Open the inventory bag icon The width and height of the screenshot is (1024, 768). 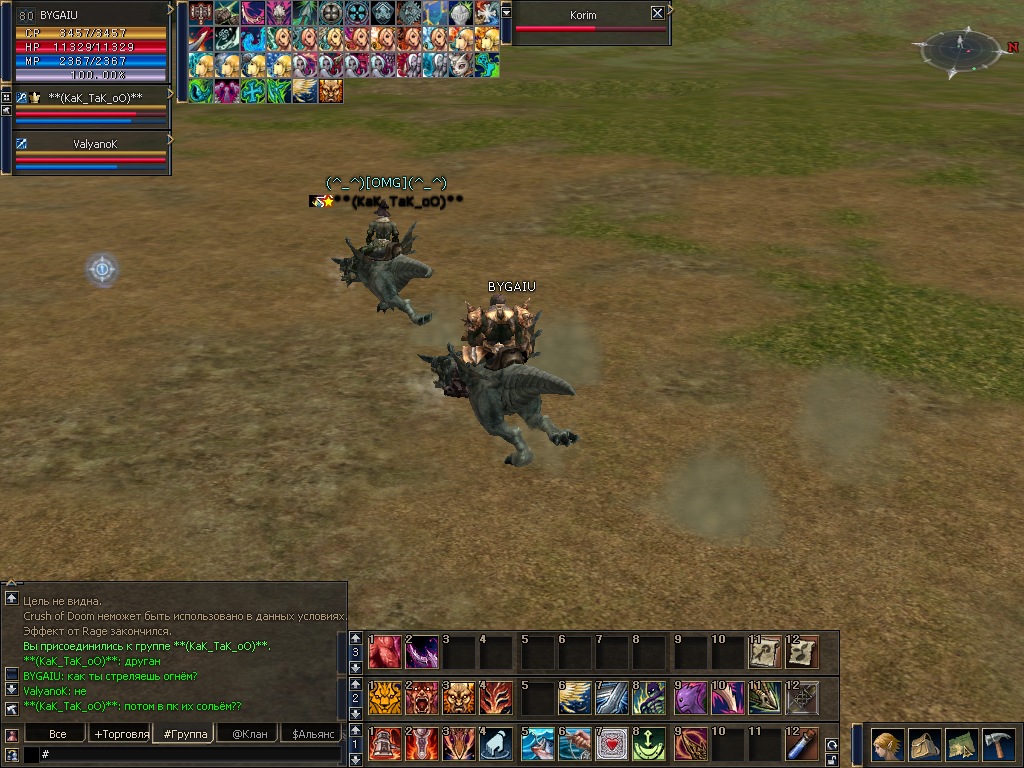(x=924, y=746)
